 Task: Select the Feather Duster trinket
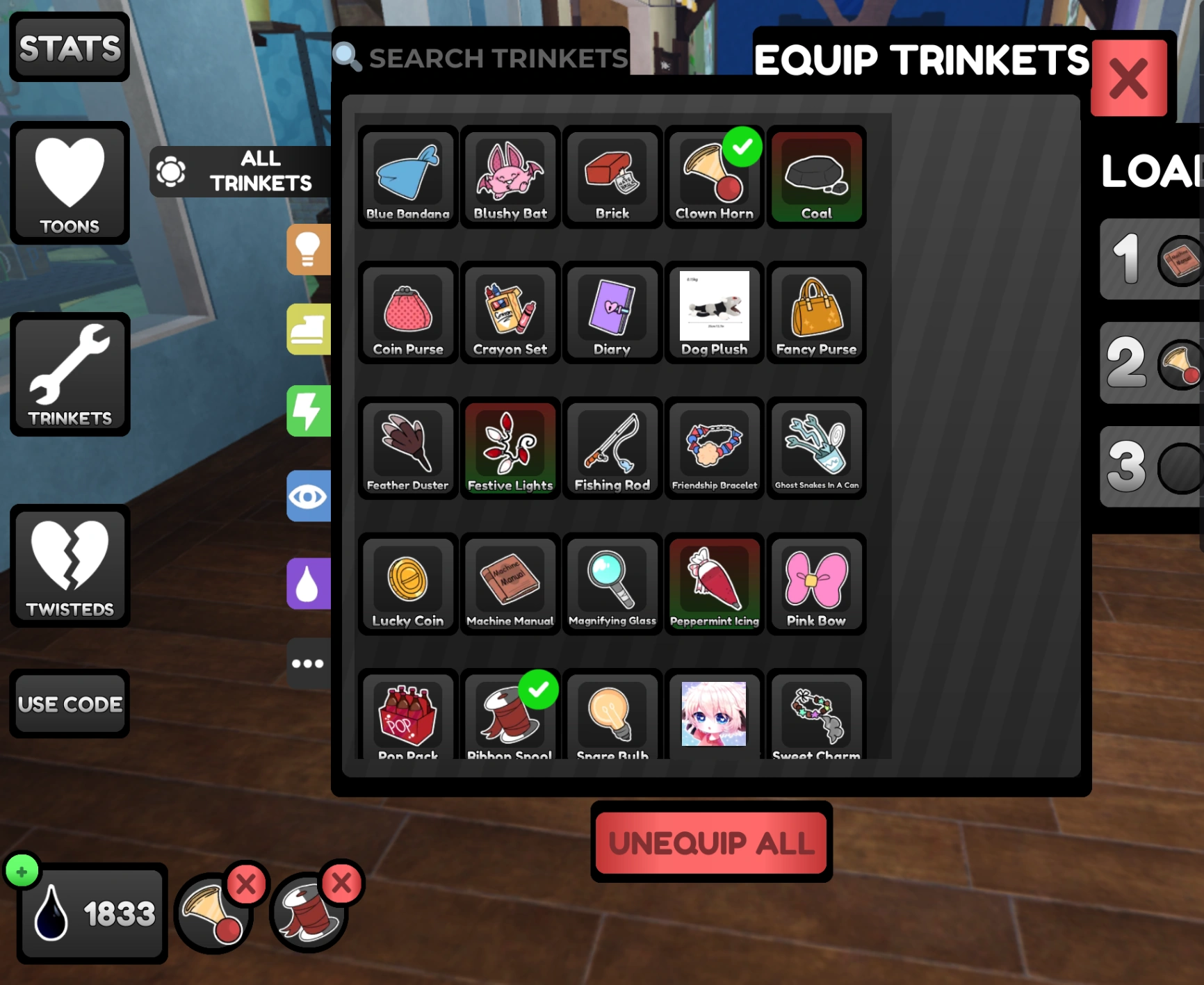pos(407,448)
